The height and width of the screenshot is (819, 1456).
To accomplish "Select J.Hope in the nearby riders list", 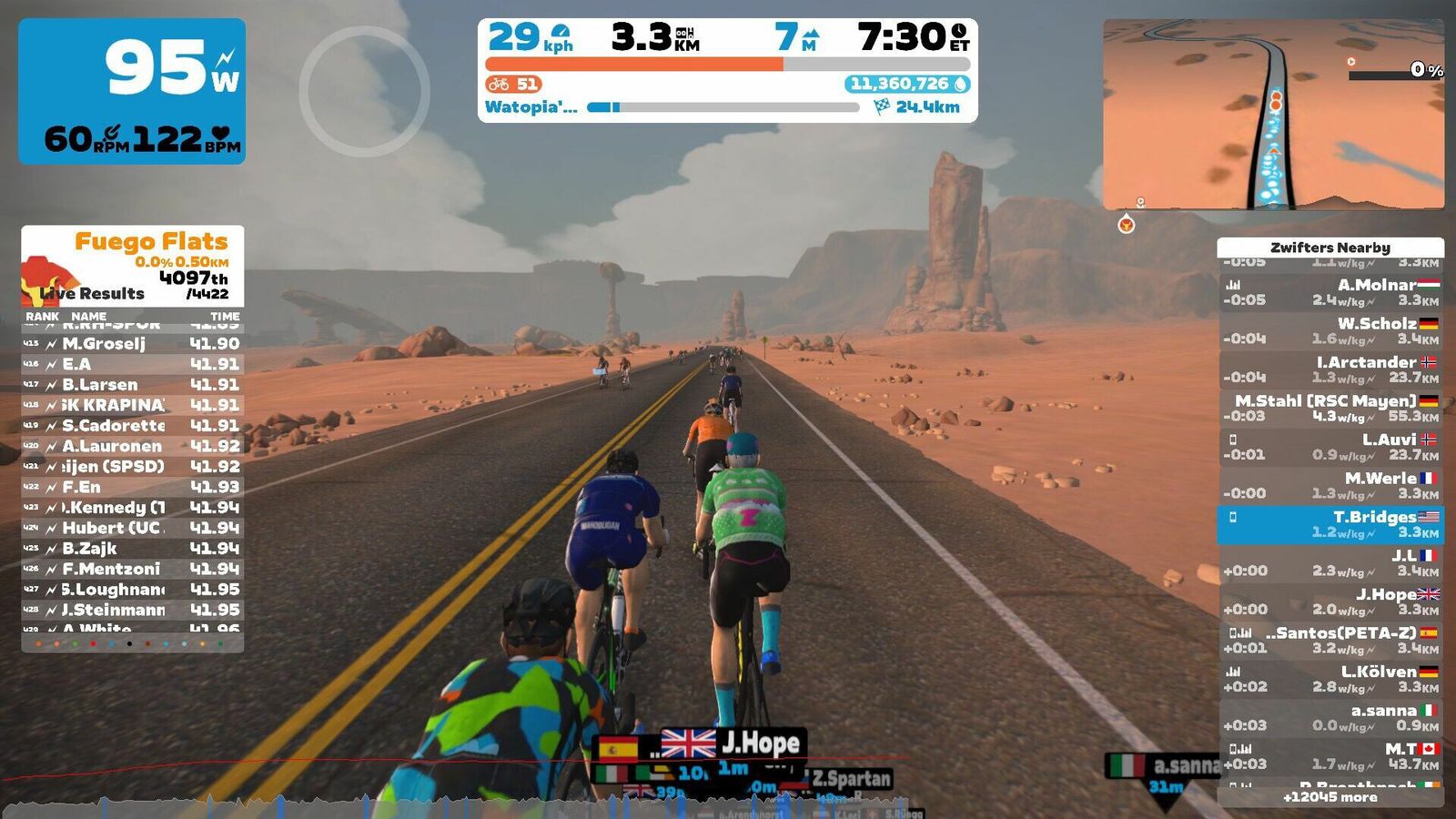I will click(1330, 602).
